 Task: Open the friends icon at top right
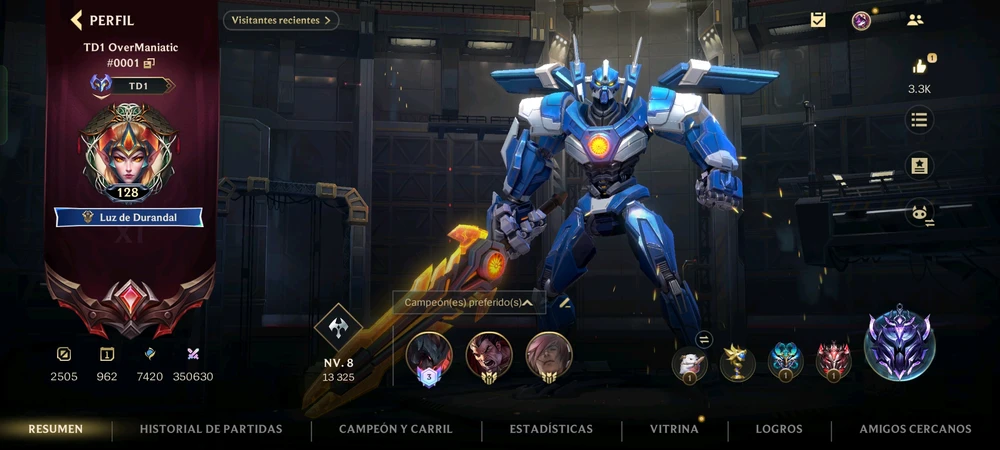click(915, 20)
